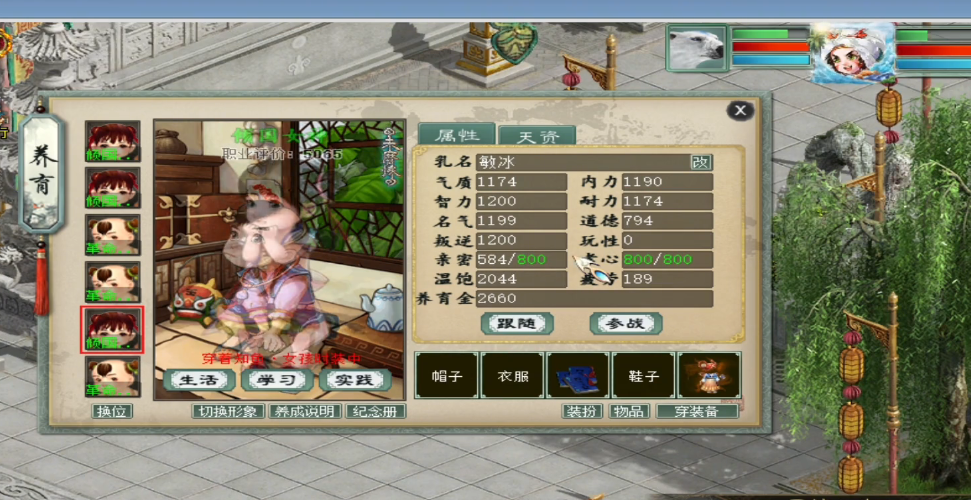
Task: Select the 鞋子 shoes equipment slot
Action: click(643, 376)
